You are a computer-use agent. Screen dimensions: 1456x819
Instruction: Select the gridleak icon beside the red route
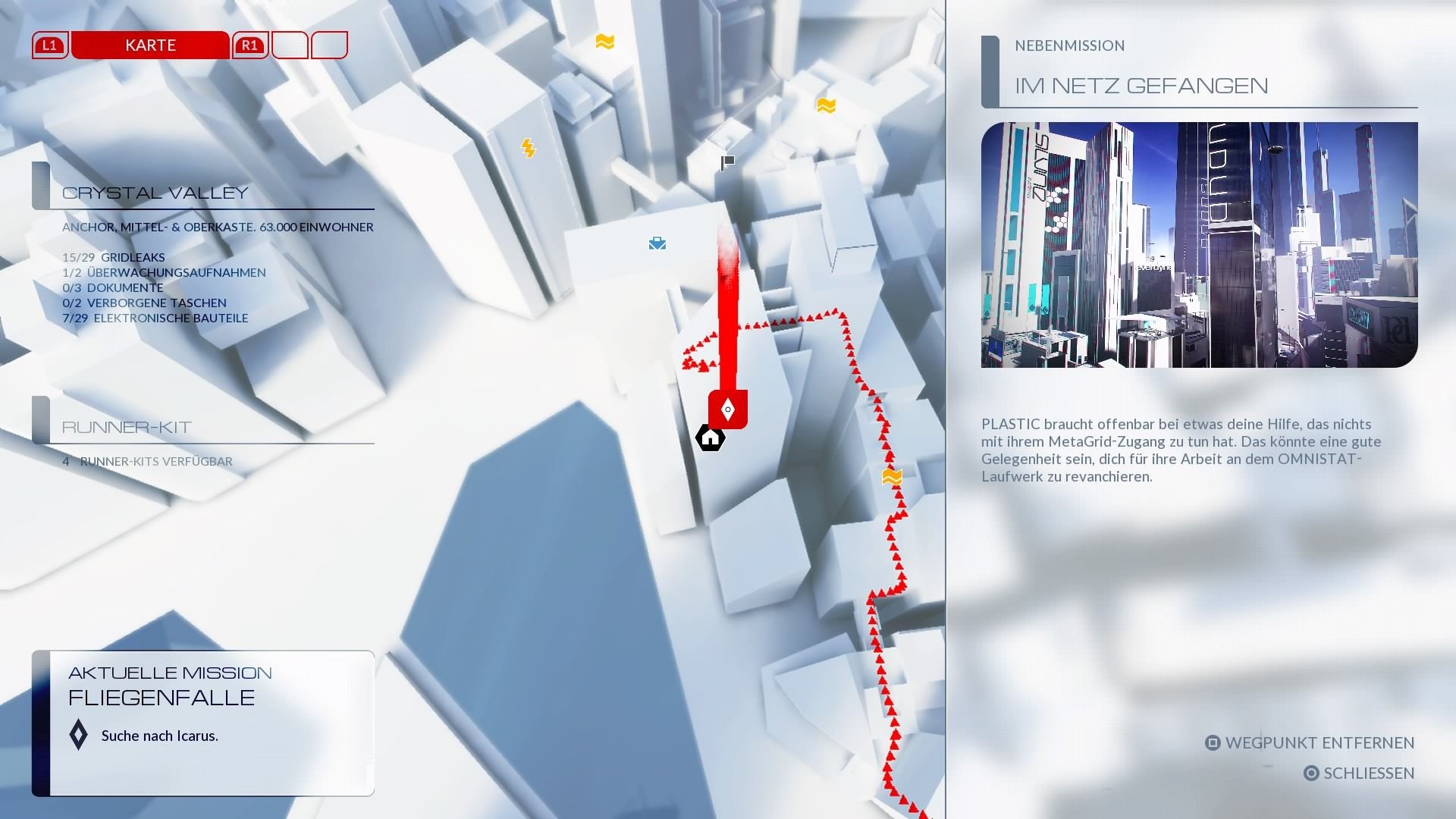tap(893, 477)
